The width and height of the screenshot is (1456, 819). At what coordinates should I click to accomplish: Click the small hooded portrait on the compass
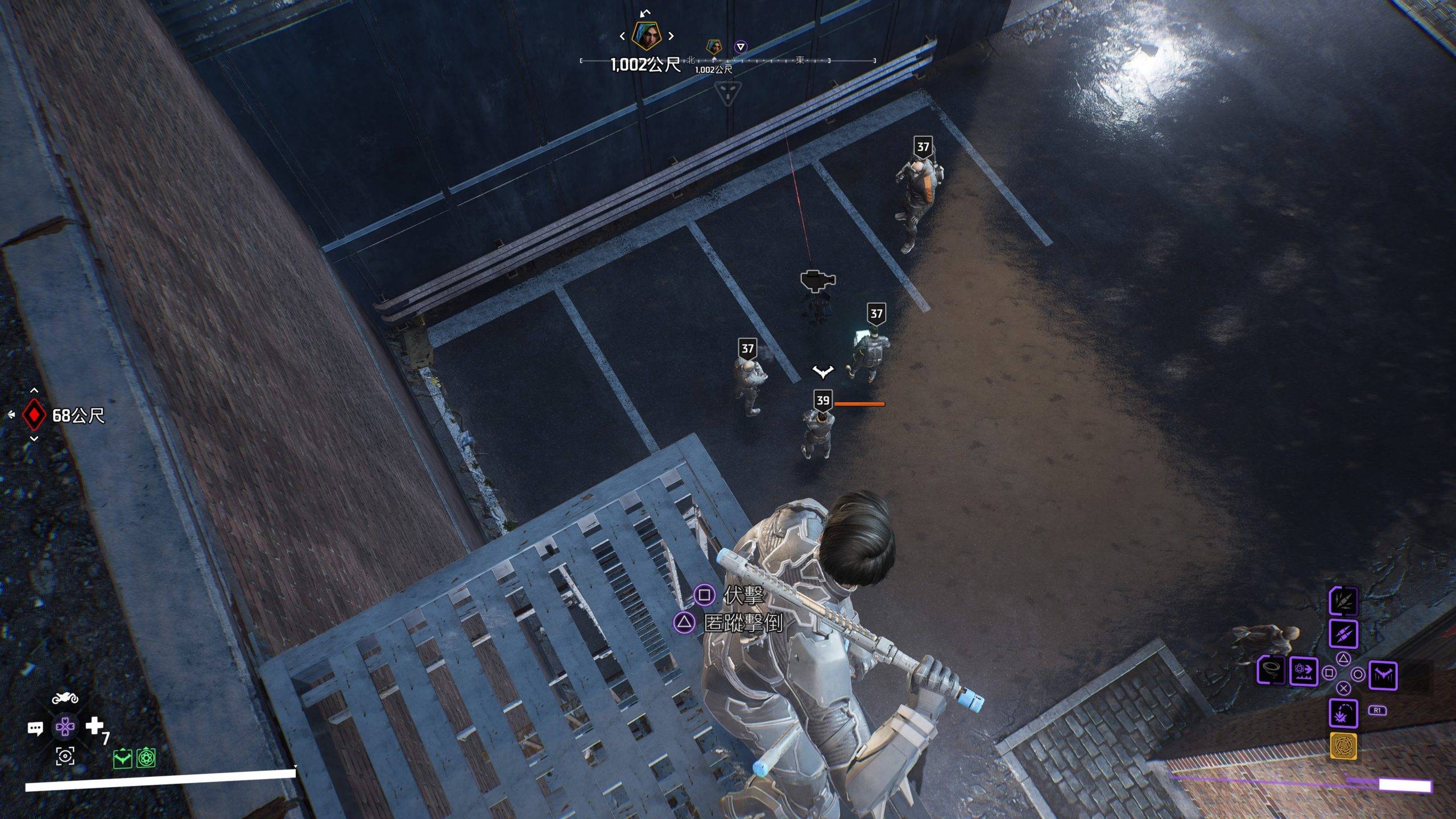[x=714, y=46]
